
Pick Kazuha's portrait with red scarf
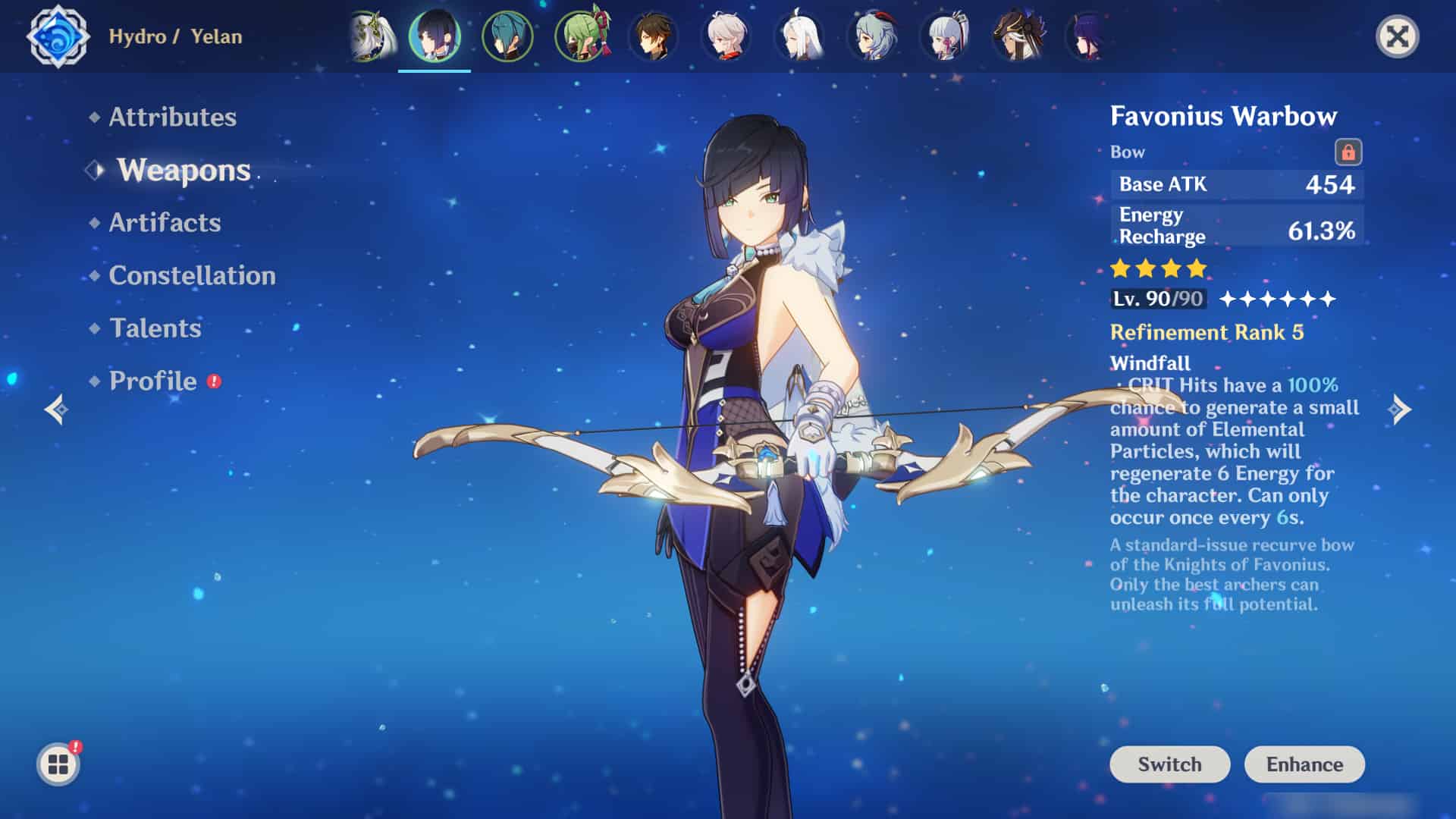[x=726, y=36]
